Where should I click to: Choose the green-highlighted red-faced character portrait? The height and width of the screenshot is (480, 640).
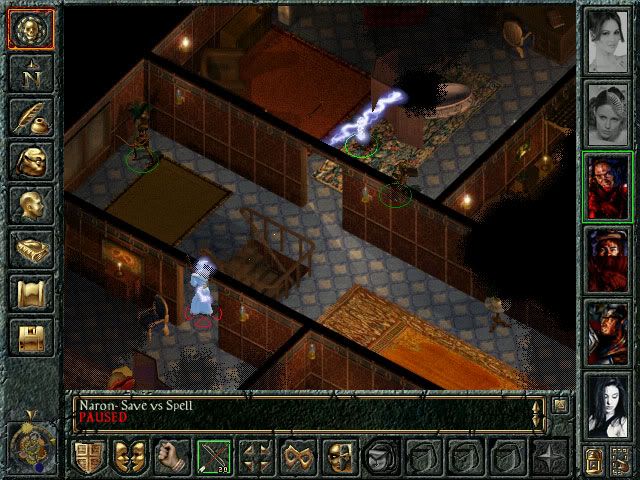(607, 186)
